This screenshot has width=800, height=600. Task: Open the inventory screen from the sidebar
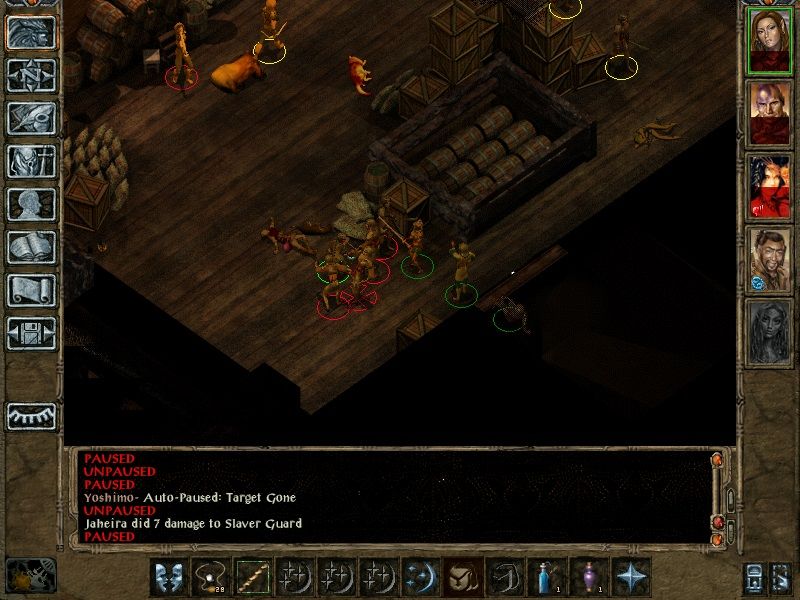31,161
